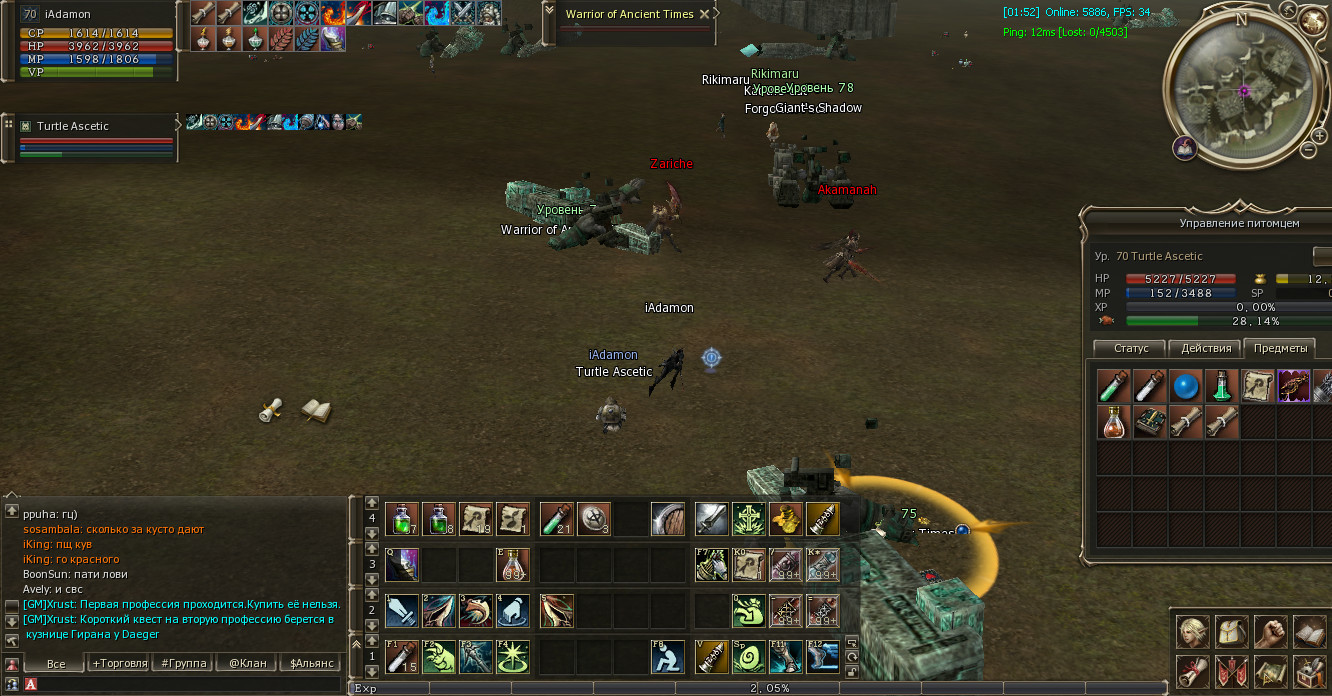Use the sit/rest action on F8

668,657
